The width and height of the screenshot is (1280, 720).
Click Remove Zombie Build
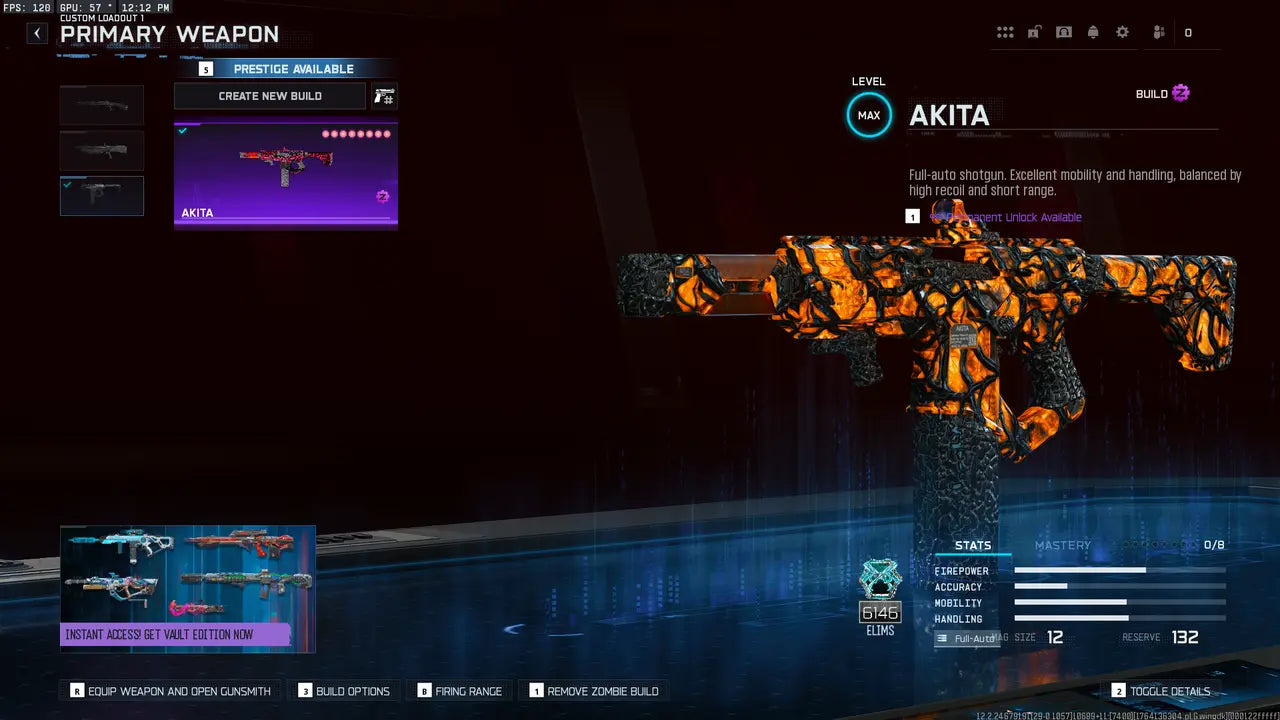pos(595,690)
